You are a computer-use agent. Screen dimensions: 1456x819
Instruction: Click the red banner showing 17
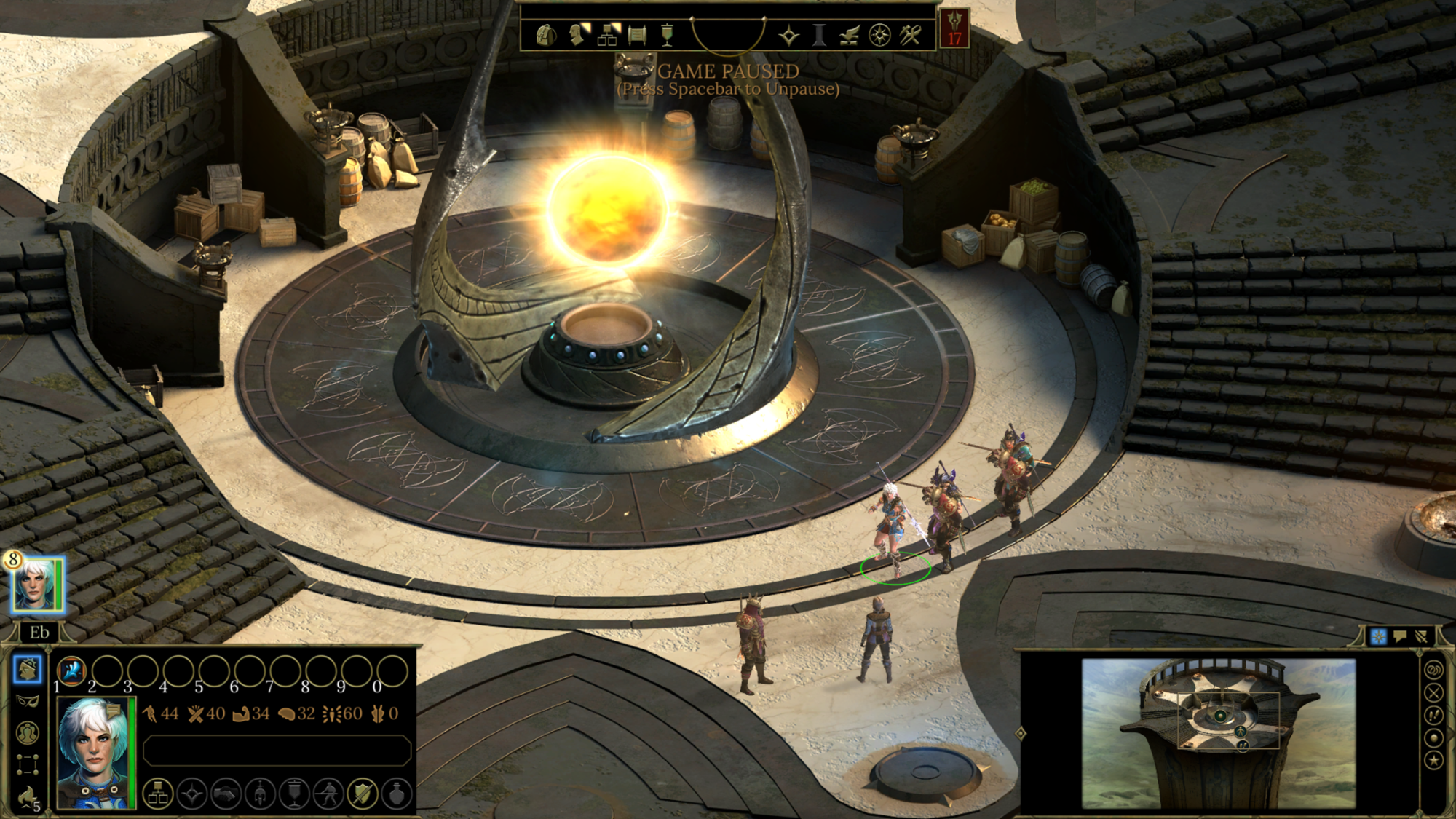[x=954, y=29]
